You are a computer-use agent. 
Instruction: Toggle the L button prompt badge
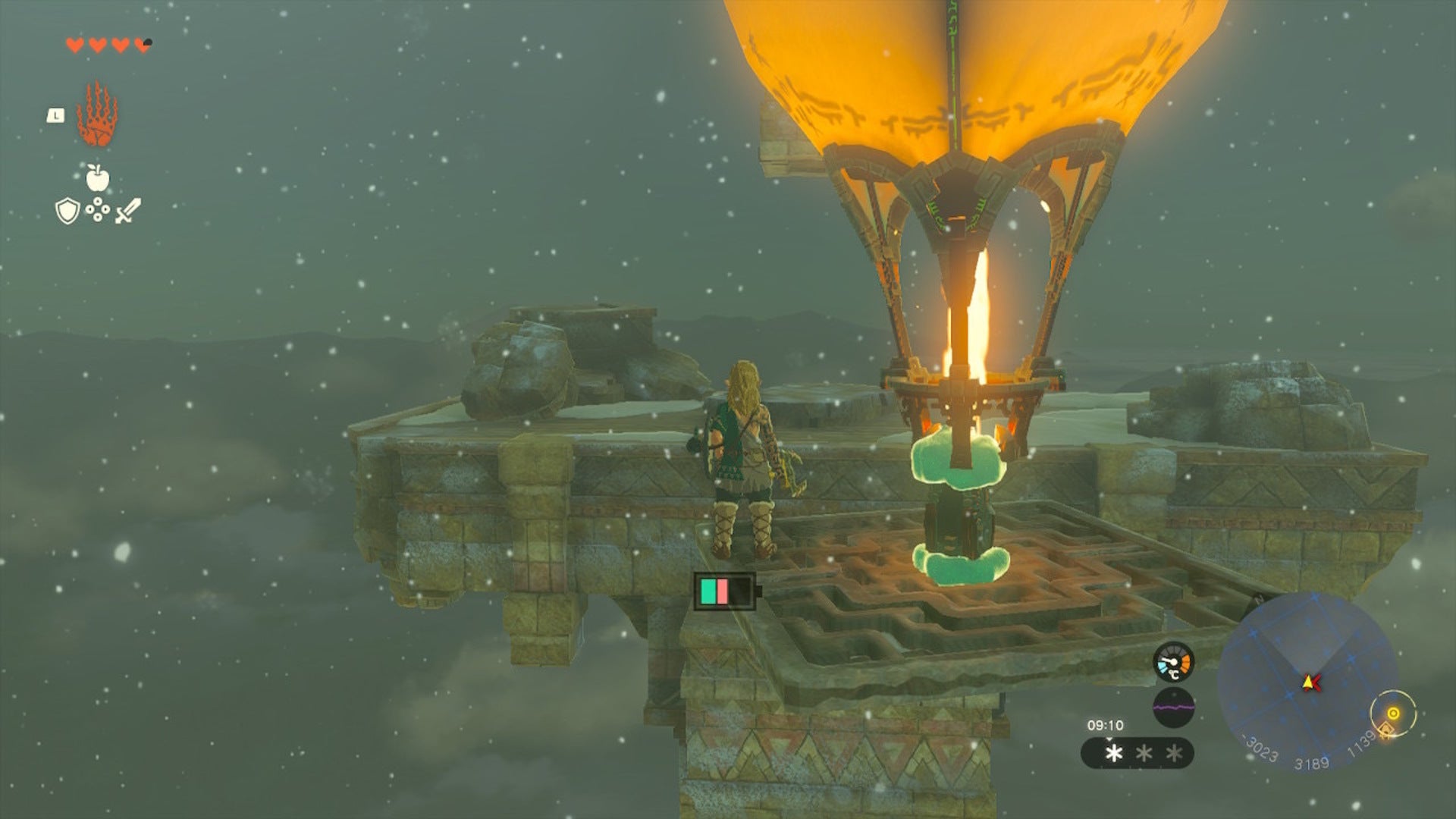pyautogui.click(x=55, y=115)
